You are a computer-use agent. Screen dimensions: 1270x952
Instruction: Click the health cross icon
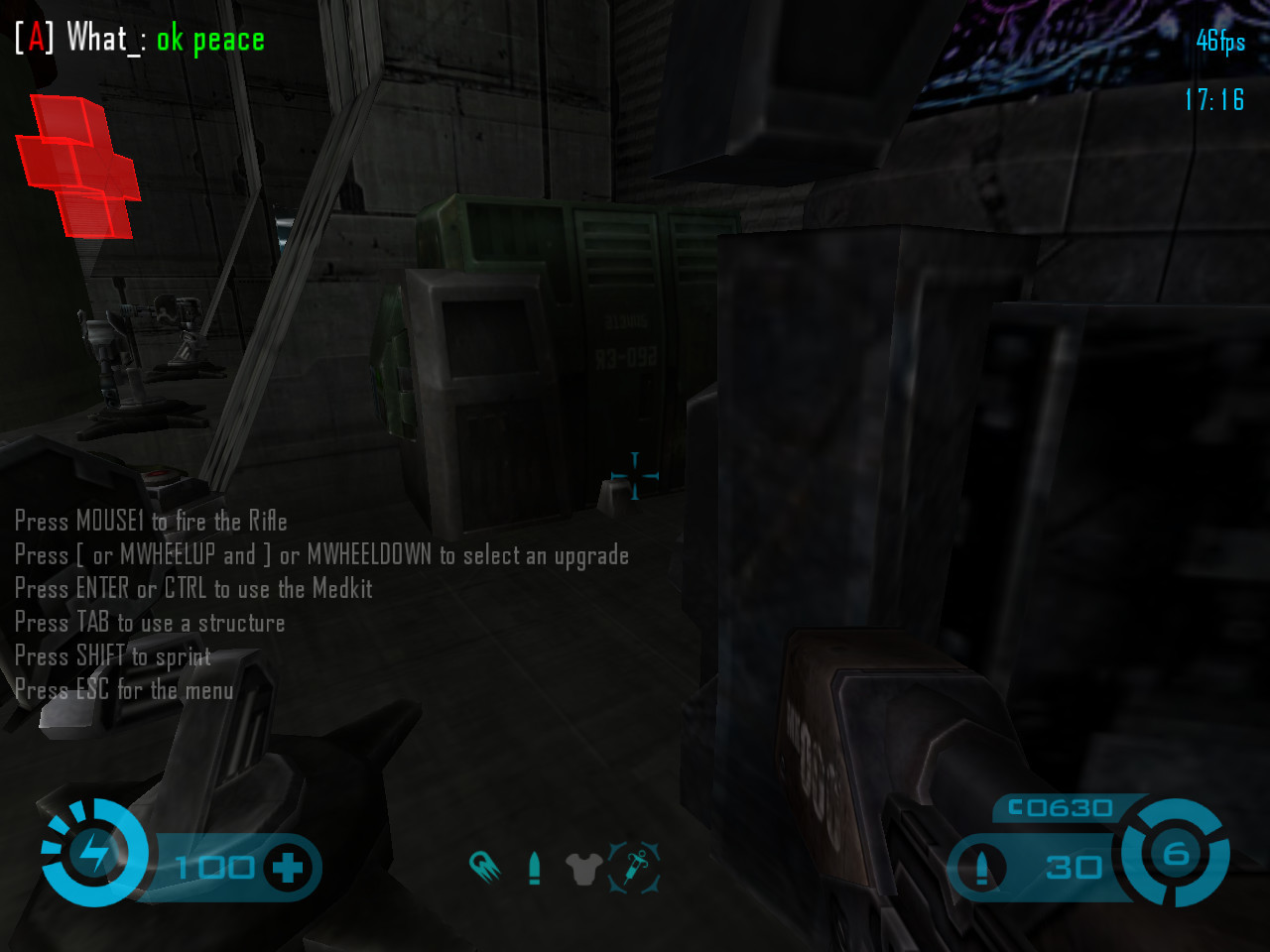tap(288, 868)
